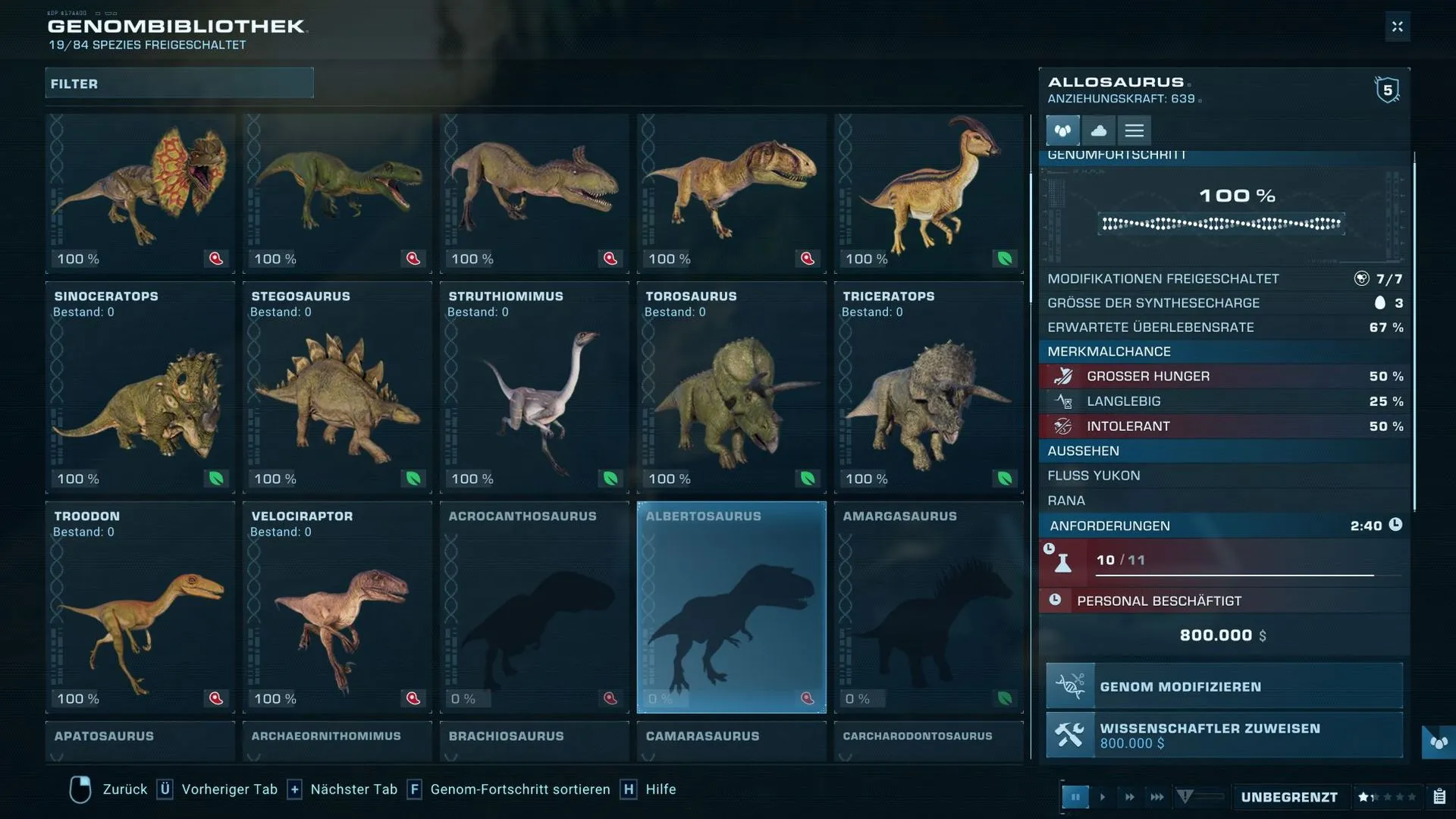
Task: Select the Velociraptor card
Action: pos(337,607)
